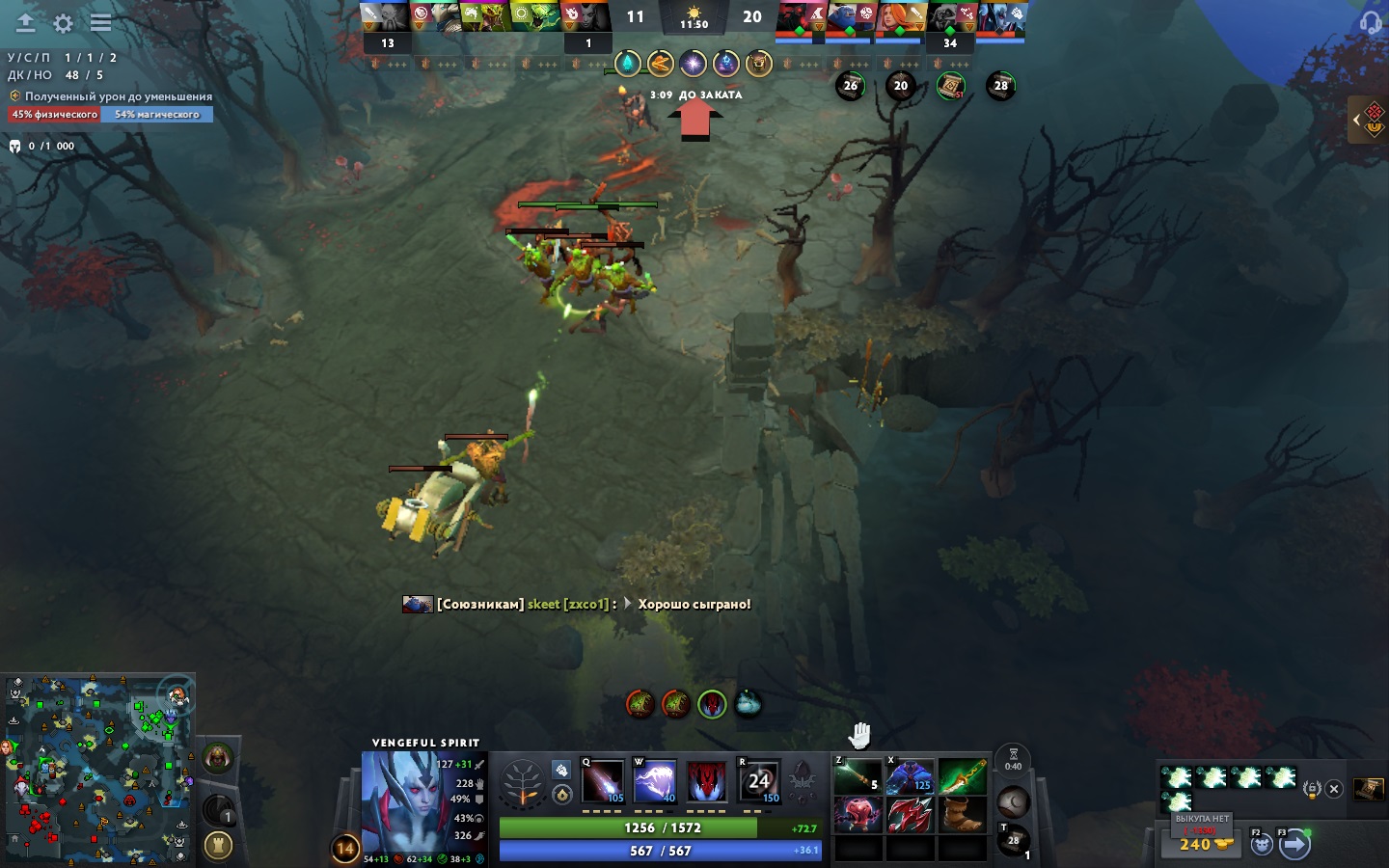Select the Ethereal Blade item slot
The width and height of the screenshot is (1389, 868).
coord(962,775)
